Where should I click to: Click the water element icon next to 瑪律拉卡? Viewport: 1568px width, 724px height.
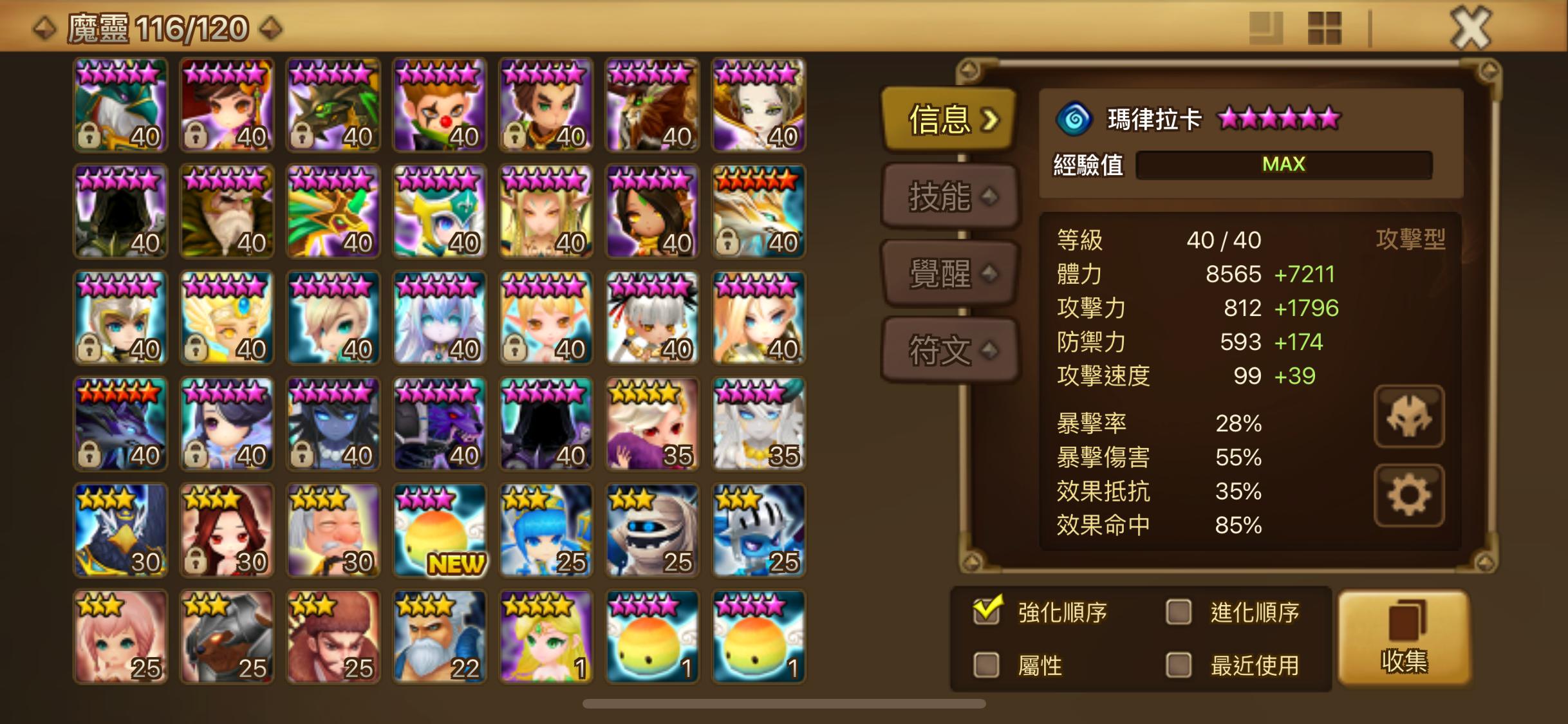click(1074, 120)
